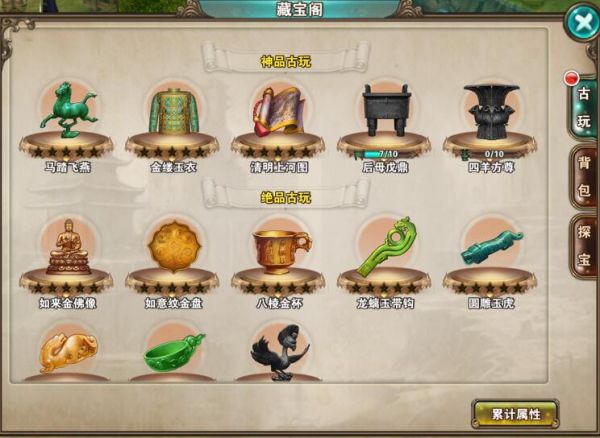Select the 圆雕玉虎 jade tiger antique
The image size is (600, 438).
pos(490,245)
